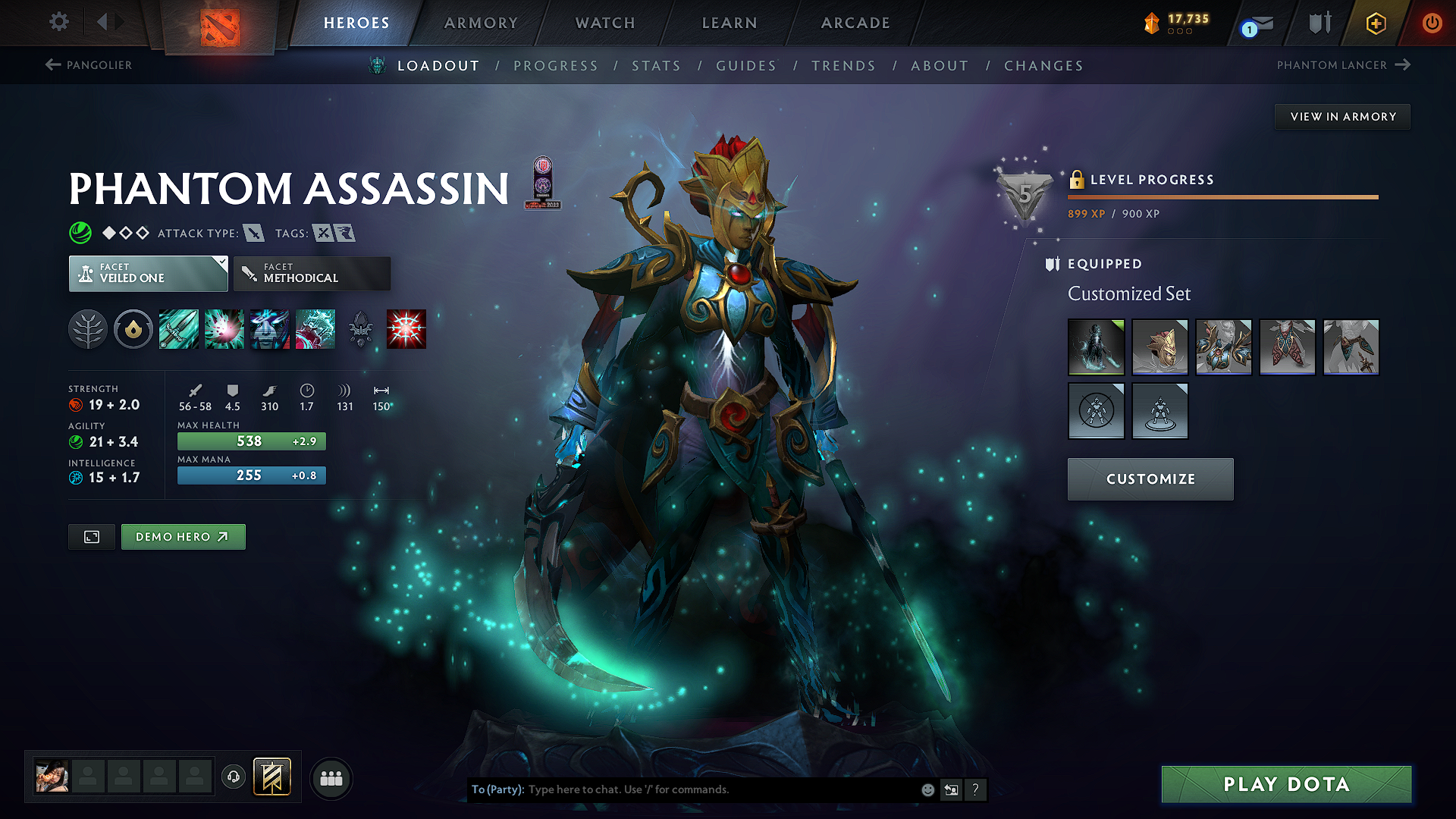Click the settings gear in the top-left
The image size is (1456, 819).
pyautogui.click(x=58, y=22)
